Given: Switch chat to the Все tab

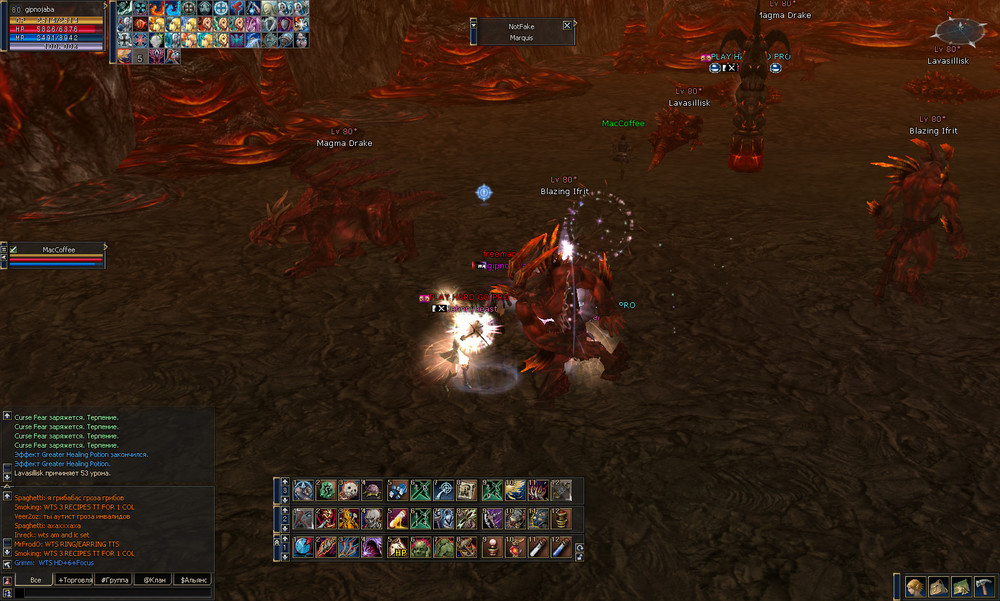Looking at the screenshot, I should 35,580.
